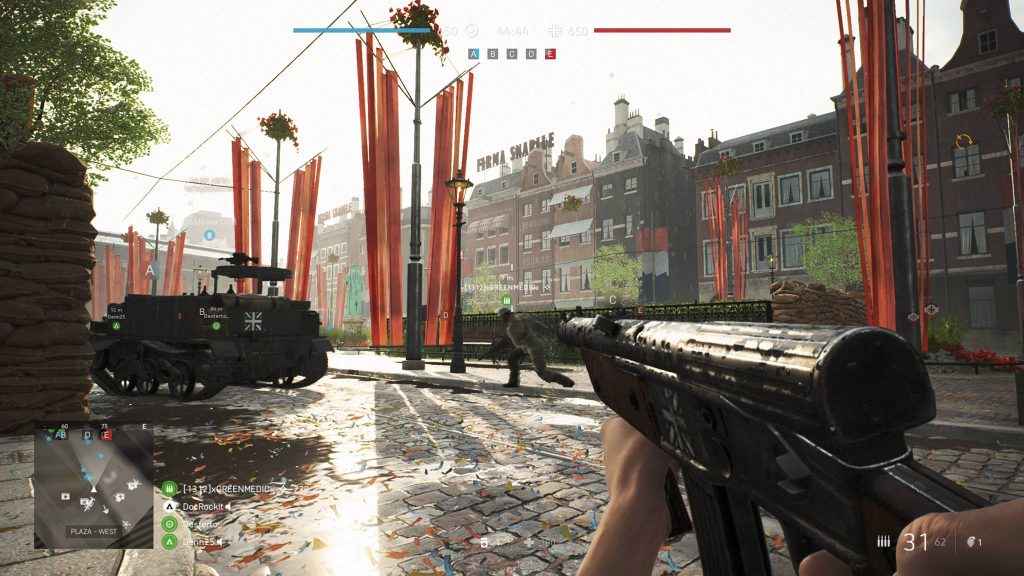1024x576 pixels.
Task: Choose the objective D flag indicator
Action: (x=531, y=54)
